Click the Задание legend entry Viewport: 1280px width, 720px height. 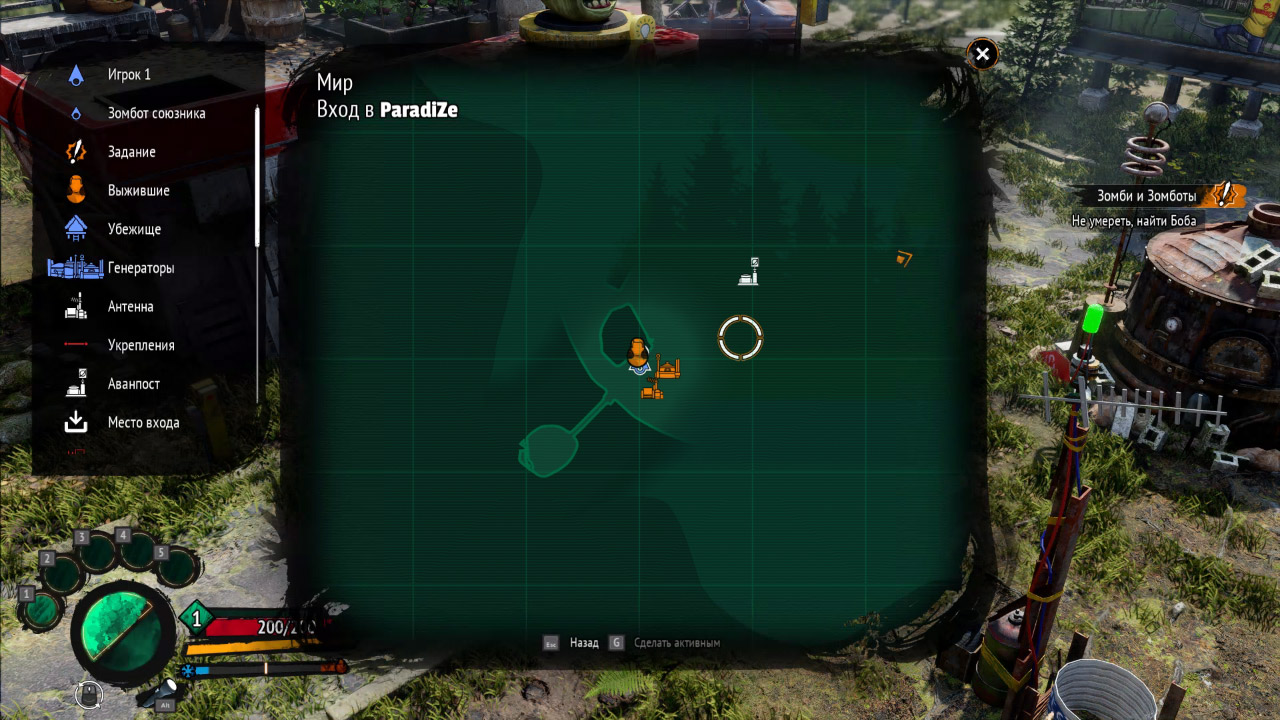pyautogui.click(x=131, y=152)
